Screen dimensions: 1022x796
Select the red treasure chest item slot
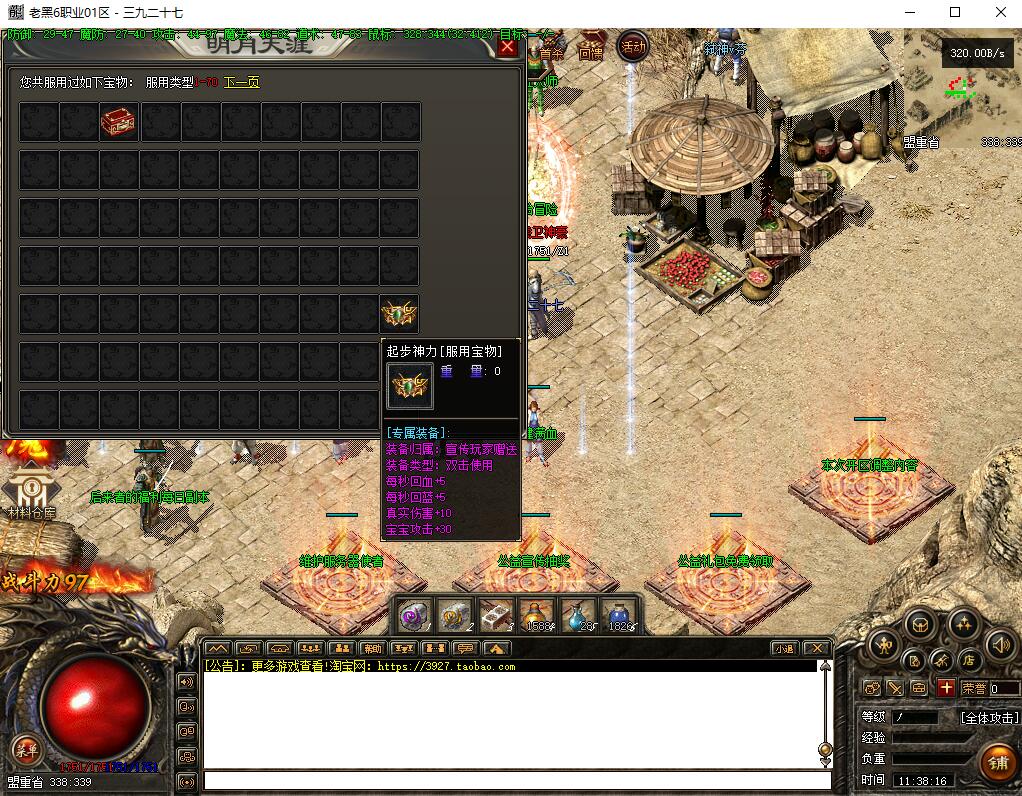pos(119,122)
